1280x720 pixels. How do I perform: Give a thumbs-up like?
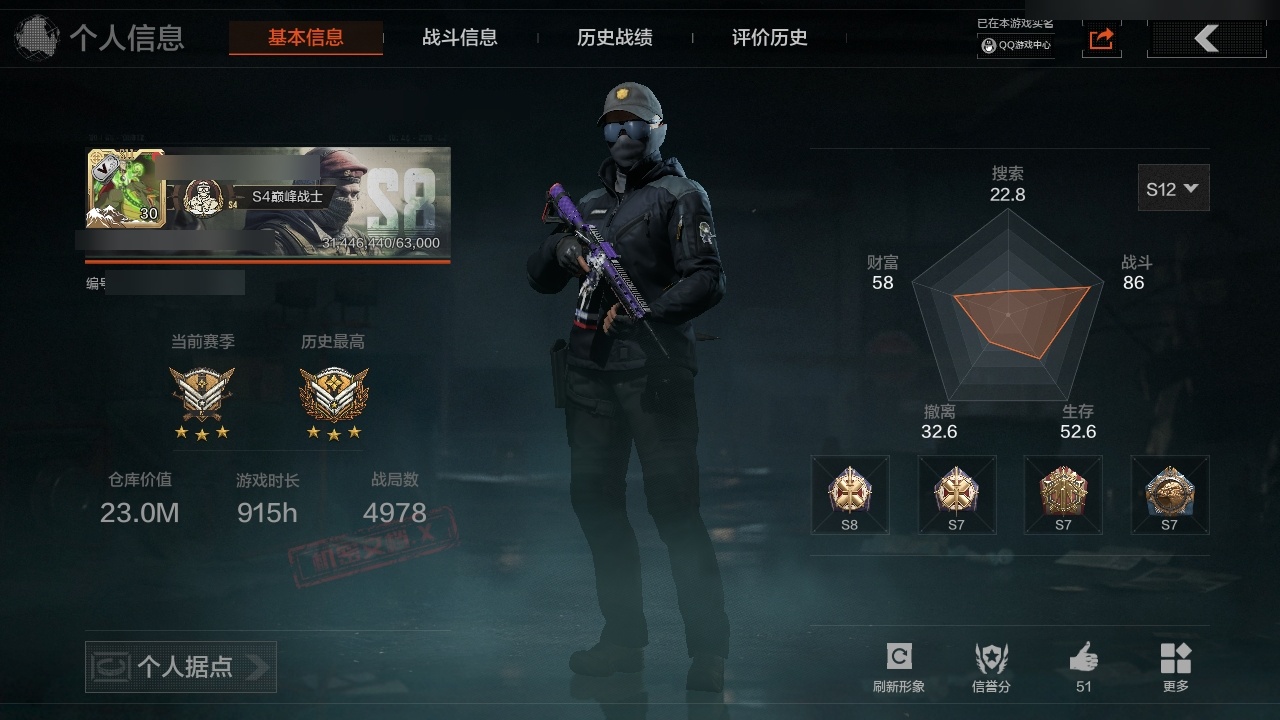[1083, 666]
